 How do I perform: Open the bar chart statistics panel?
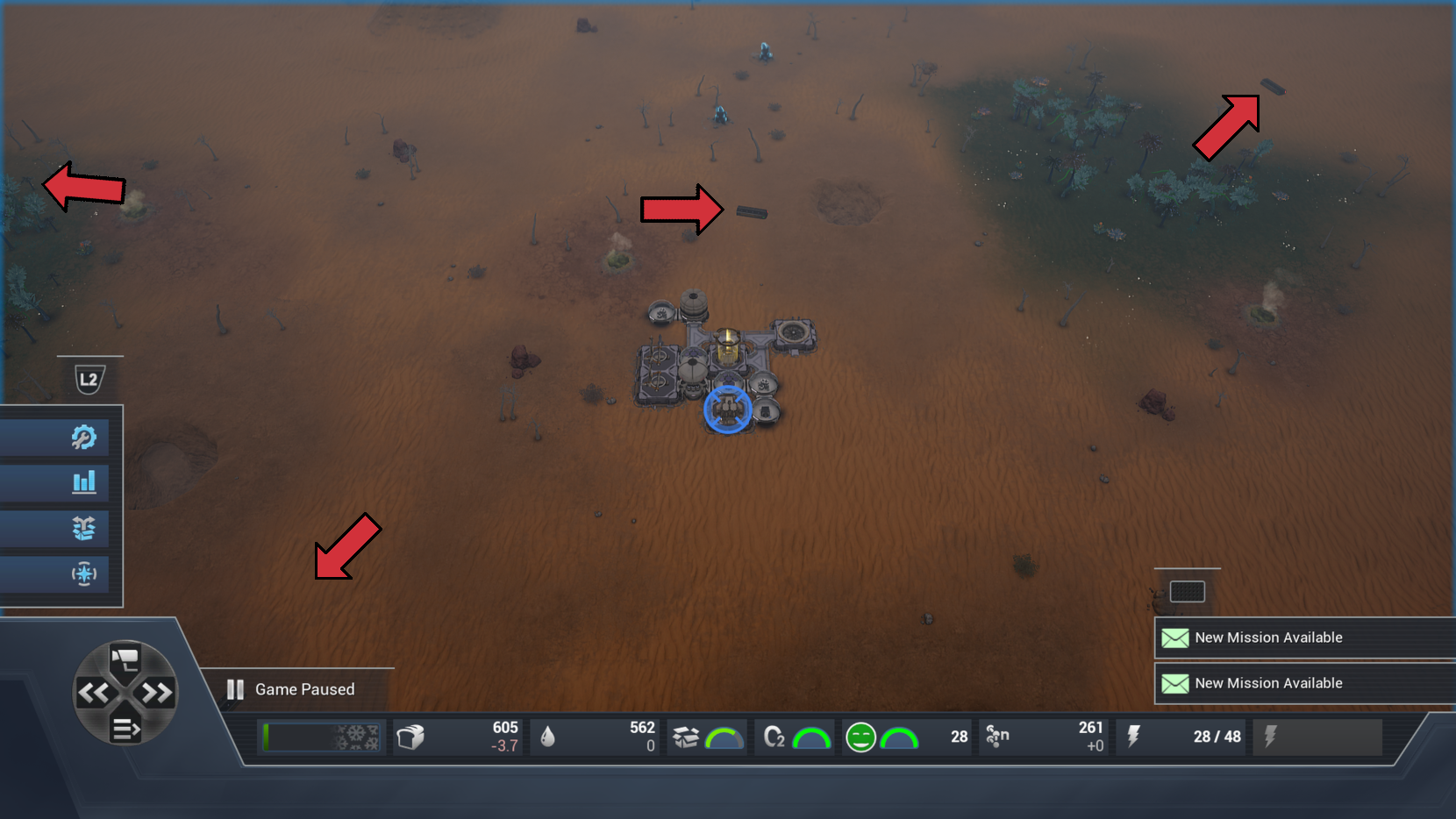tap(83, 481)
